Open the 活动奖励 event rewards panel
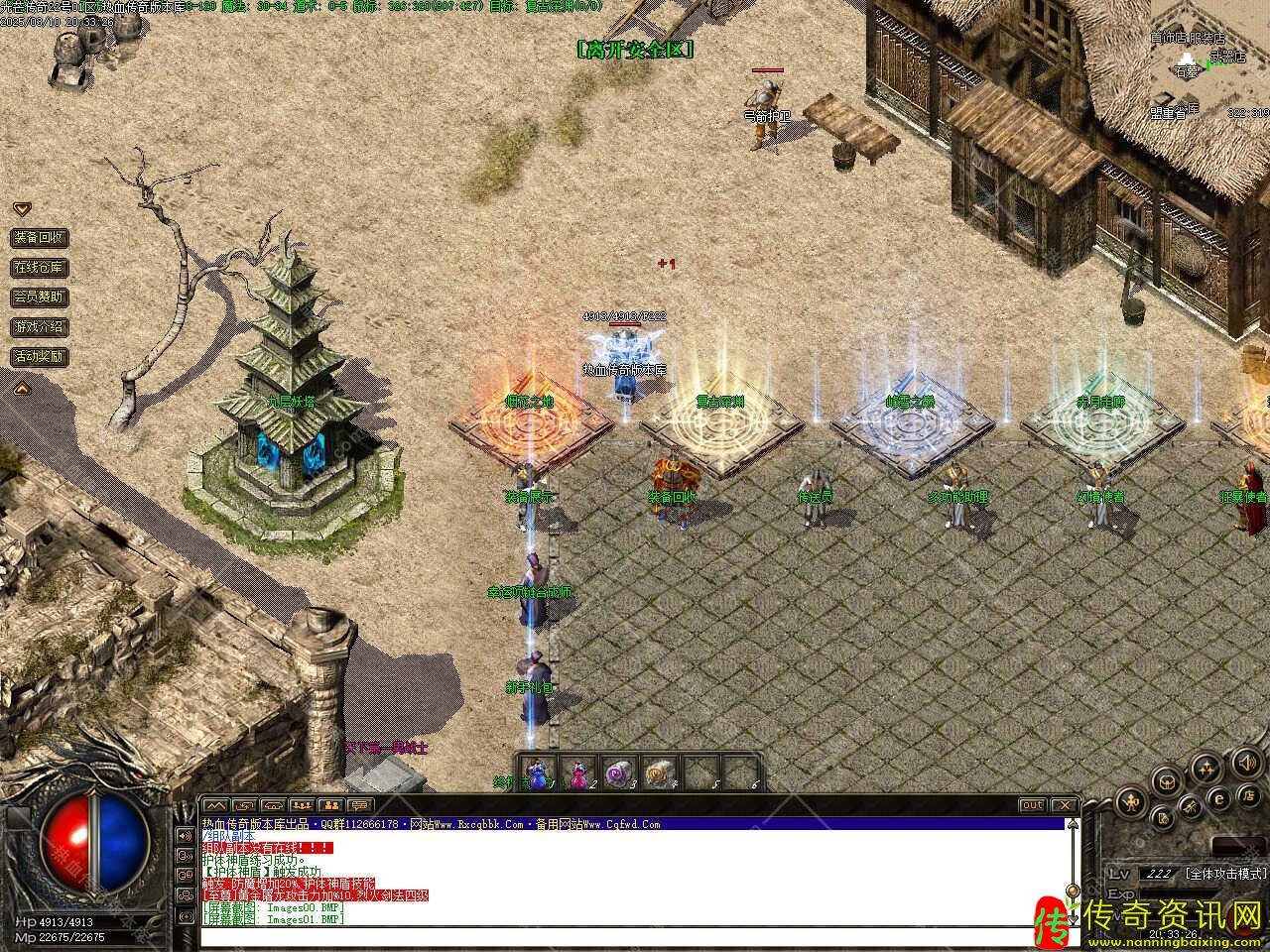Viewport: 1270px width, 952px height. [x=40, y=356]
